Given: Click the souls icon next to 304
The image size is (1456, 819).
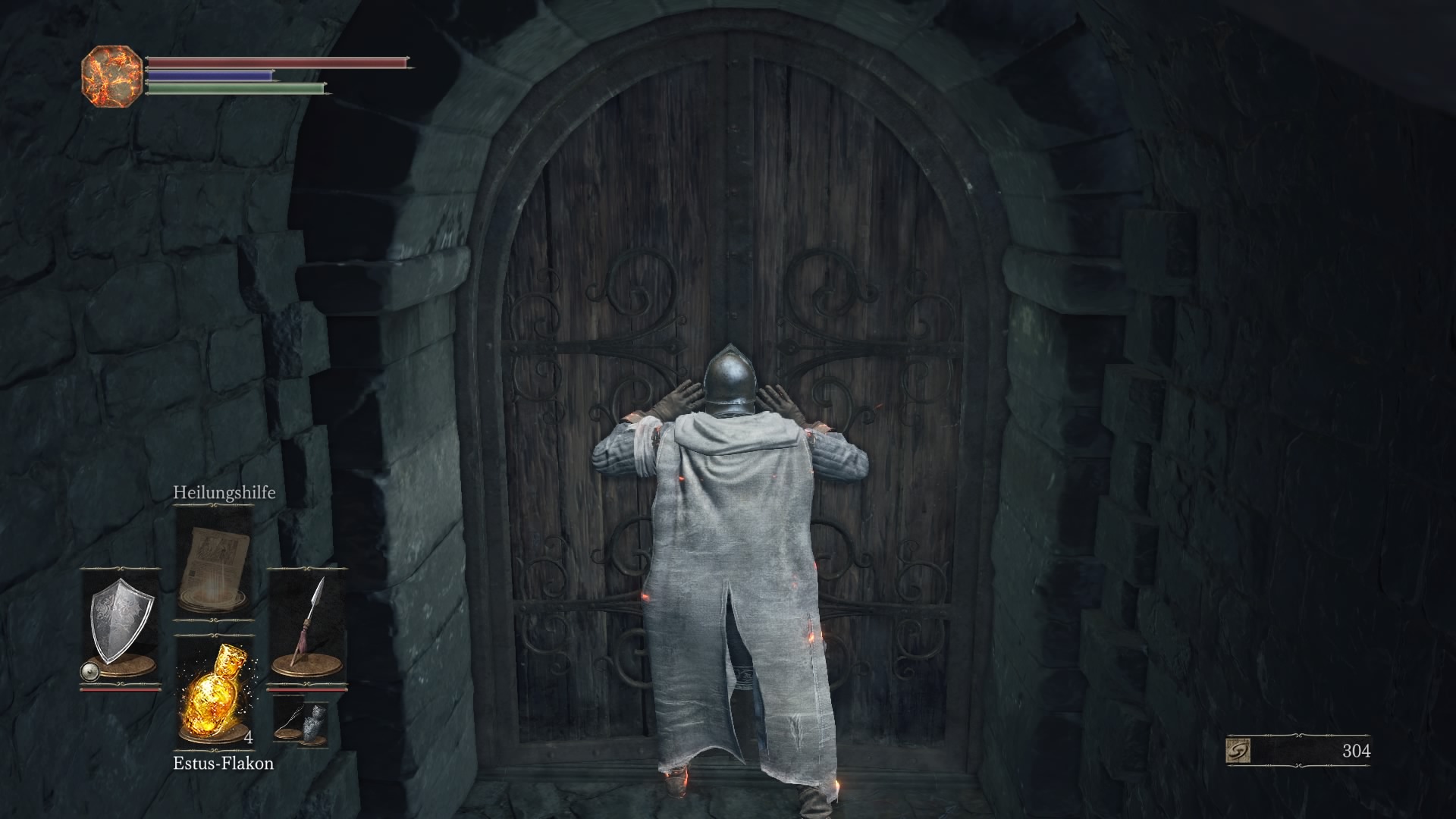Looking at the screenshot, I should (x=1238, y=751).
